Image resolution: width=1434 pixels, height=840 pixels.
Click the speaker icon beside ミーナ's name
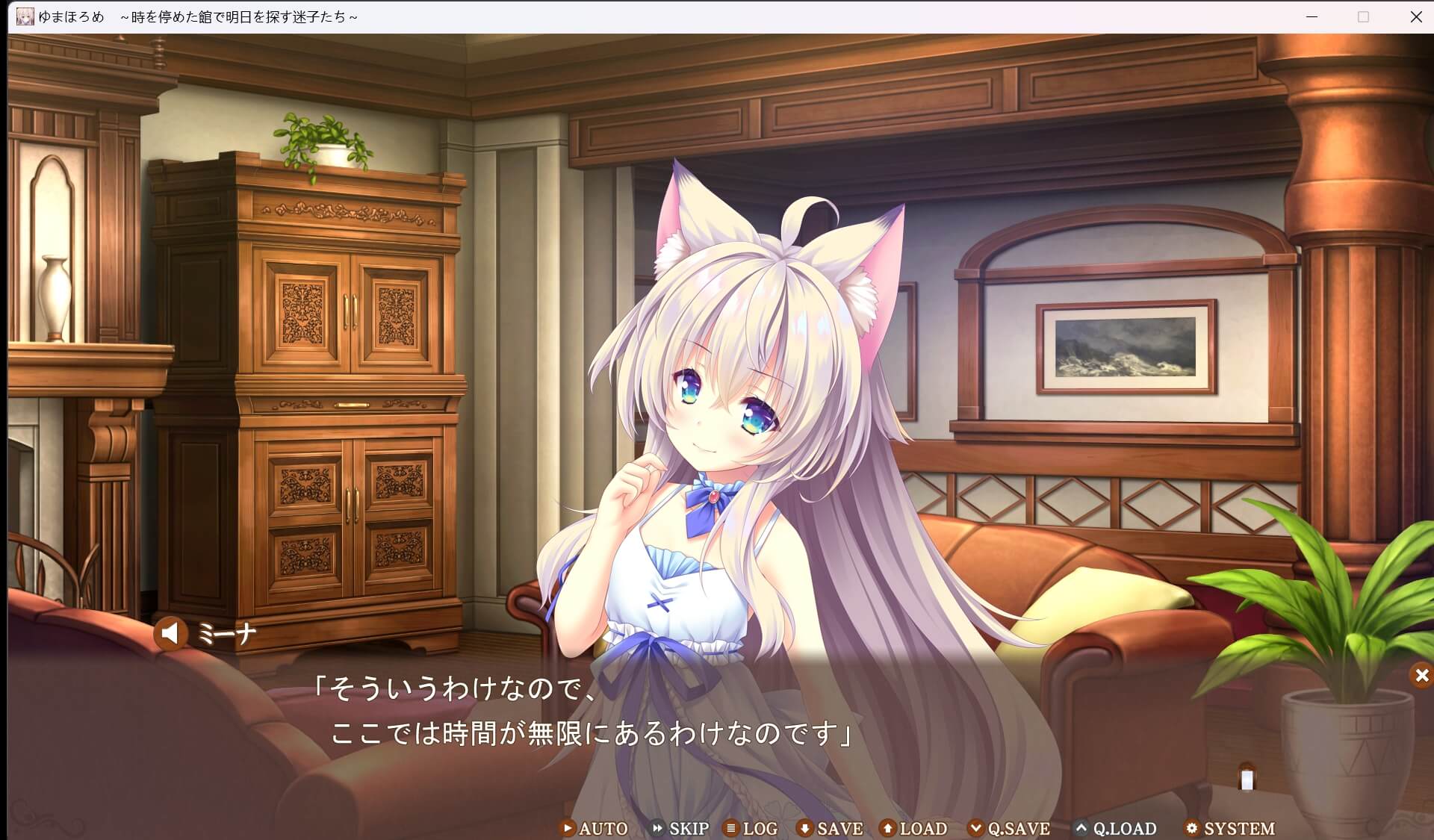[x=171, y=634]
